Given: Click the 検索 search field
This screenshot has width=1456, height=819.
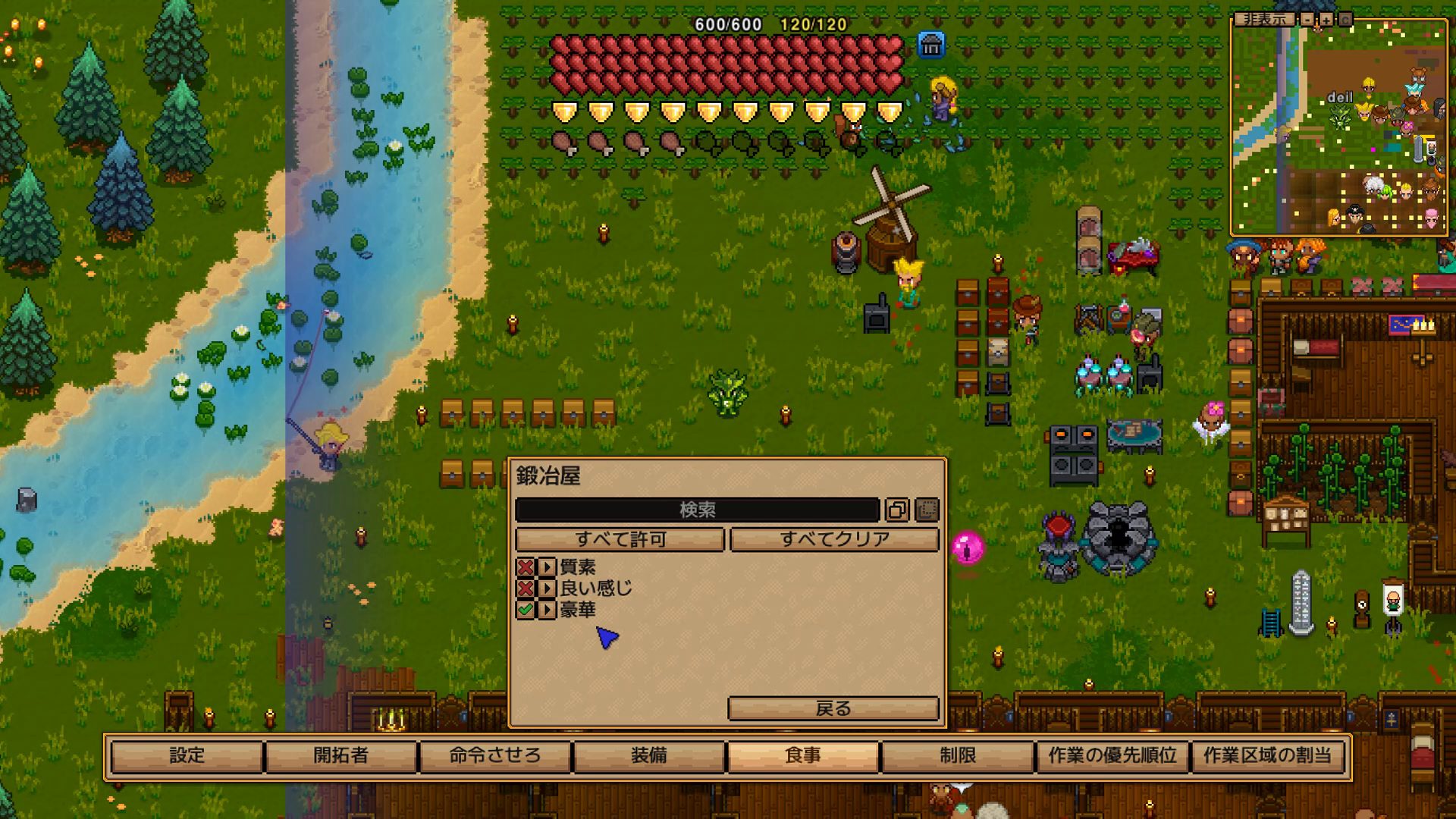Looking at the screenshot, I should pyautogui.click(x=696, y=510).
